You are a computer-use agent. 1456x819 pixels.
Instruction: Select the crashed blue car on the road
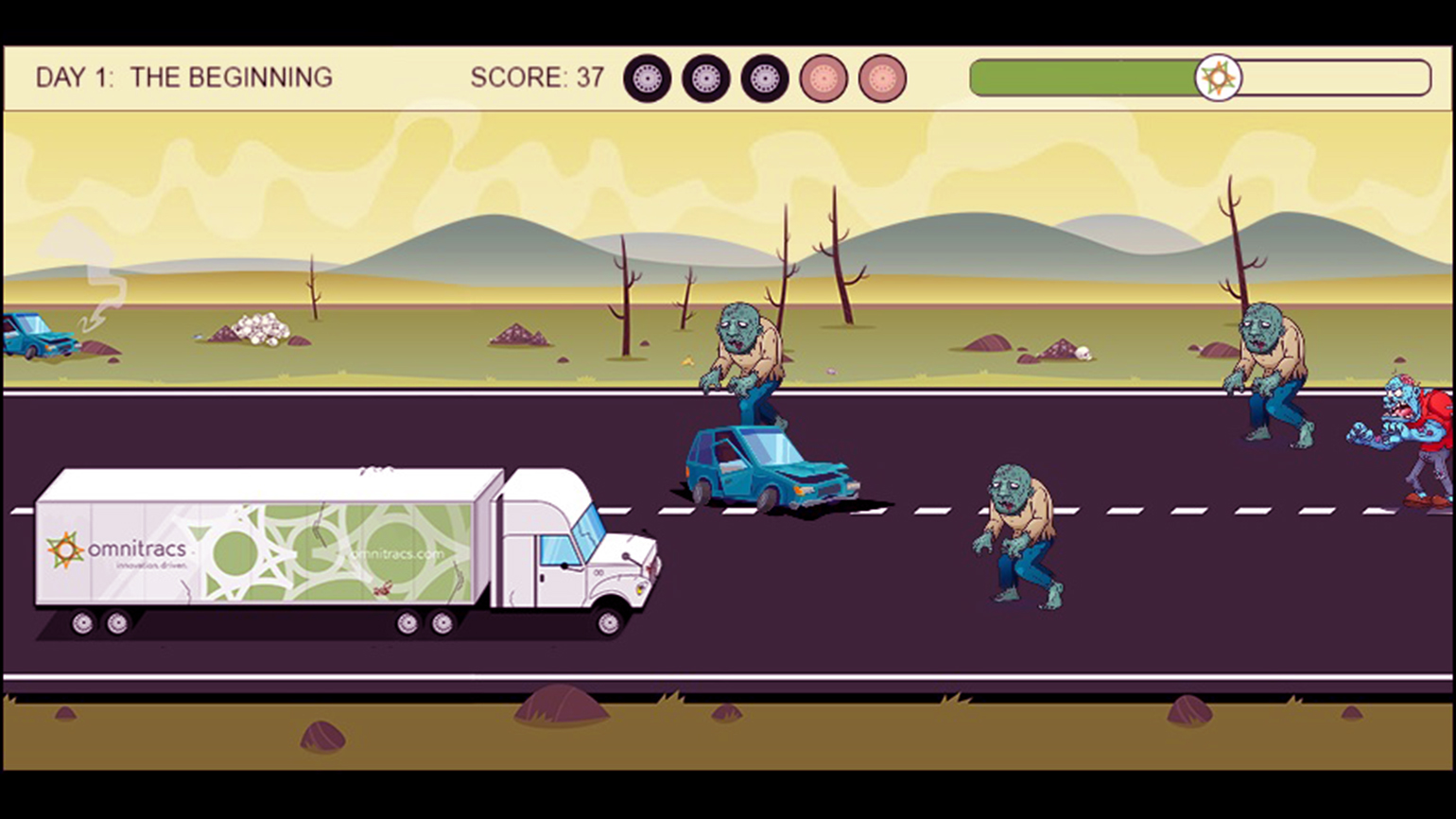coord(766,468)
